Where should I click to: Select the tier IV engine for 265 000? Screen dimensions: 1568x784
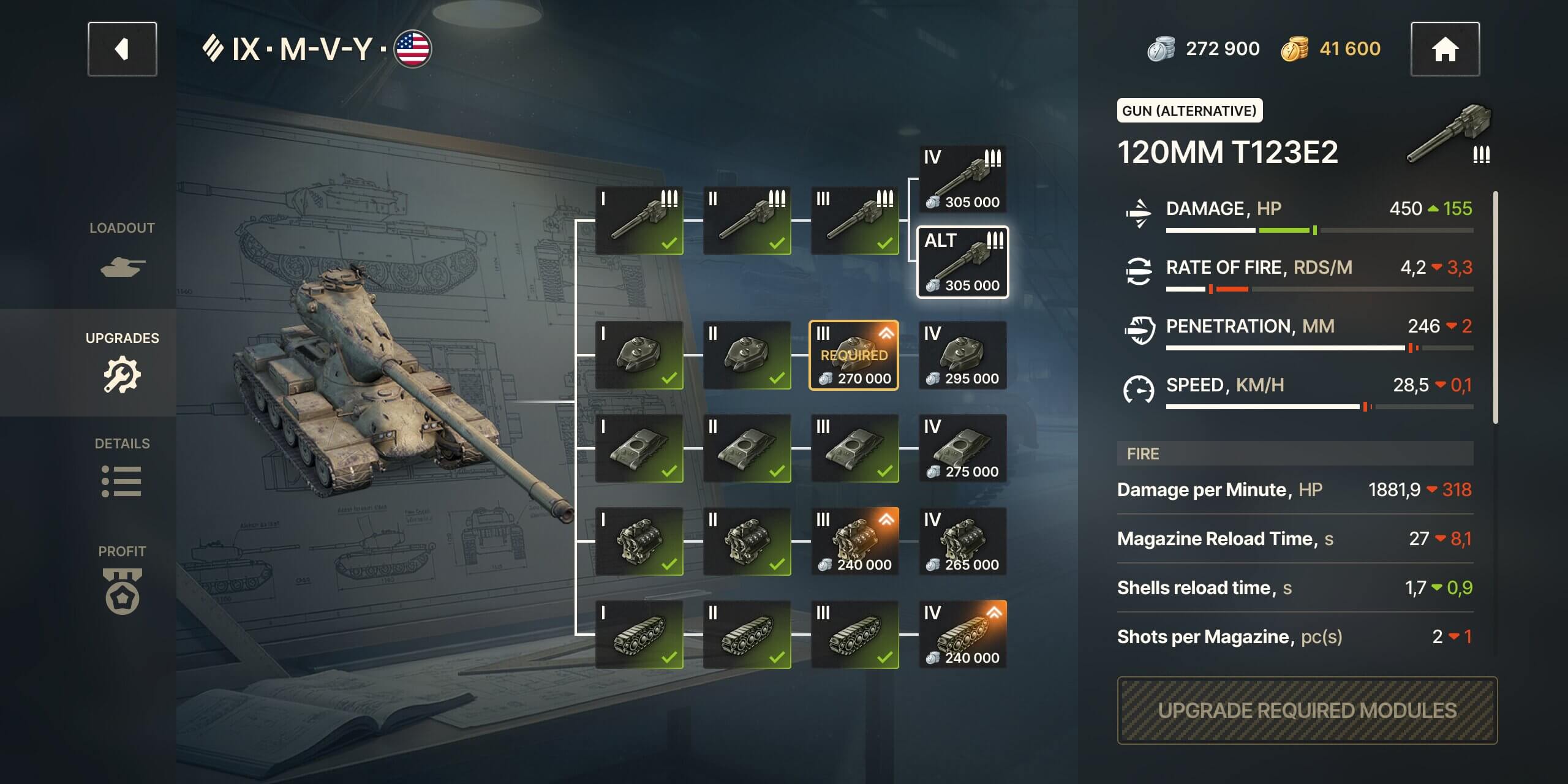962,541
